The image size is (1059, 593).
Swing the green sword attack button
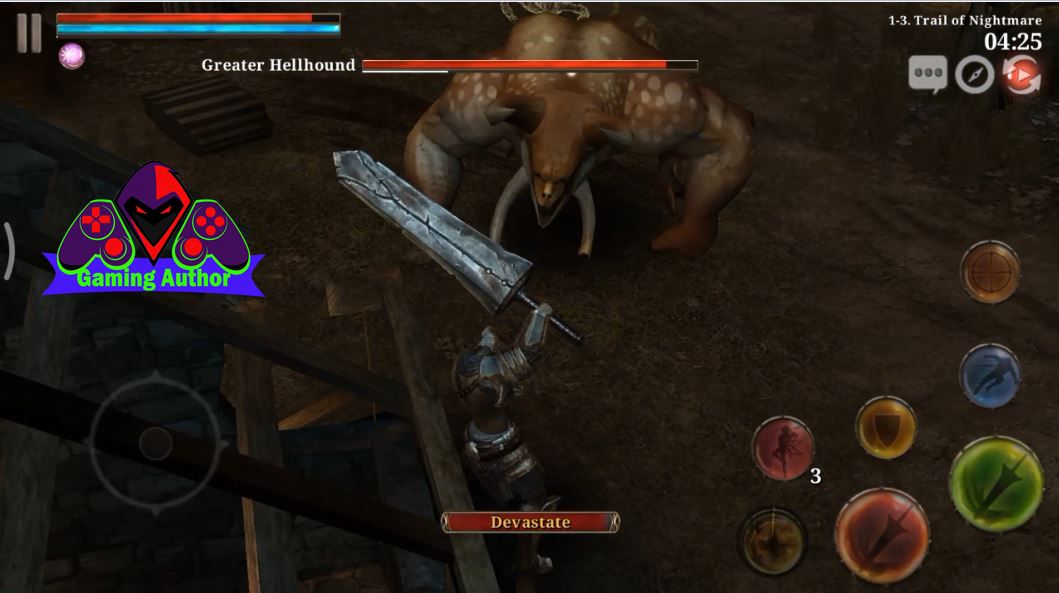tap(995, 484)
